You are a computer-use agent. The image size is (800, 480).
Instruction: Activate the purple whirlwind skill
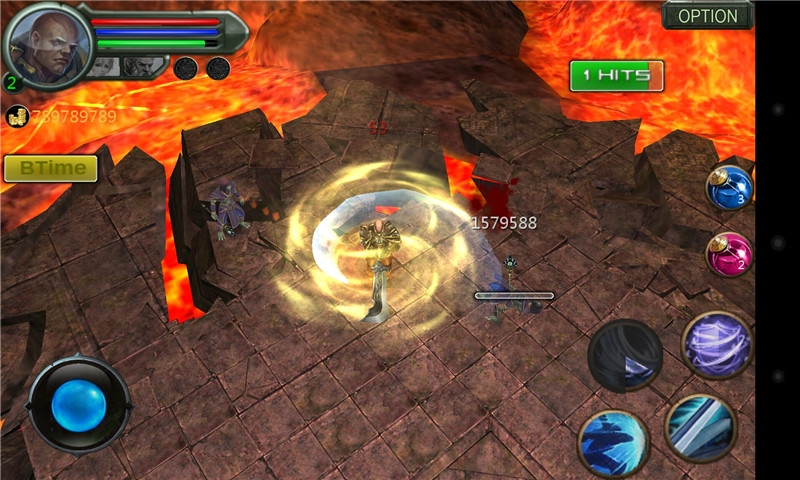717,345
